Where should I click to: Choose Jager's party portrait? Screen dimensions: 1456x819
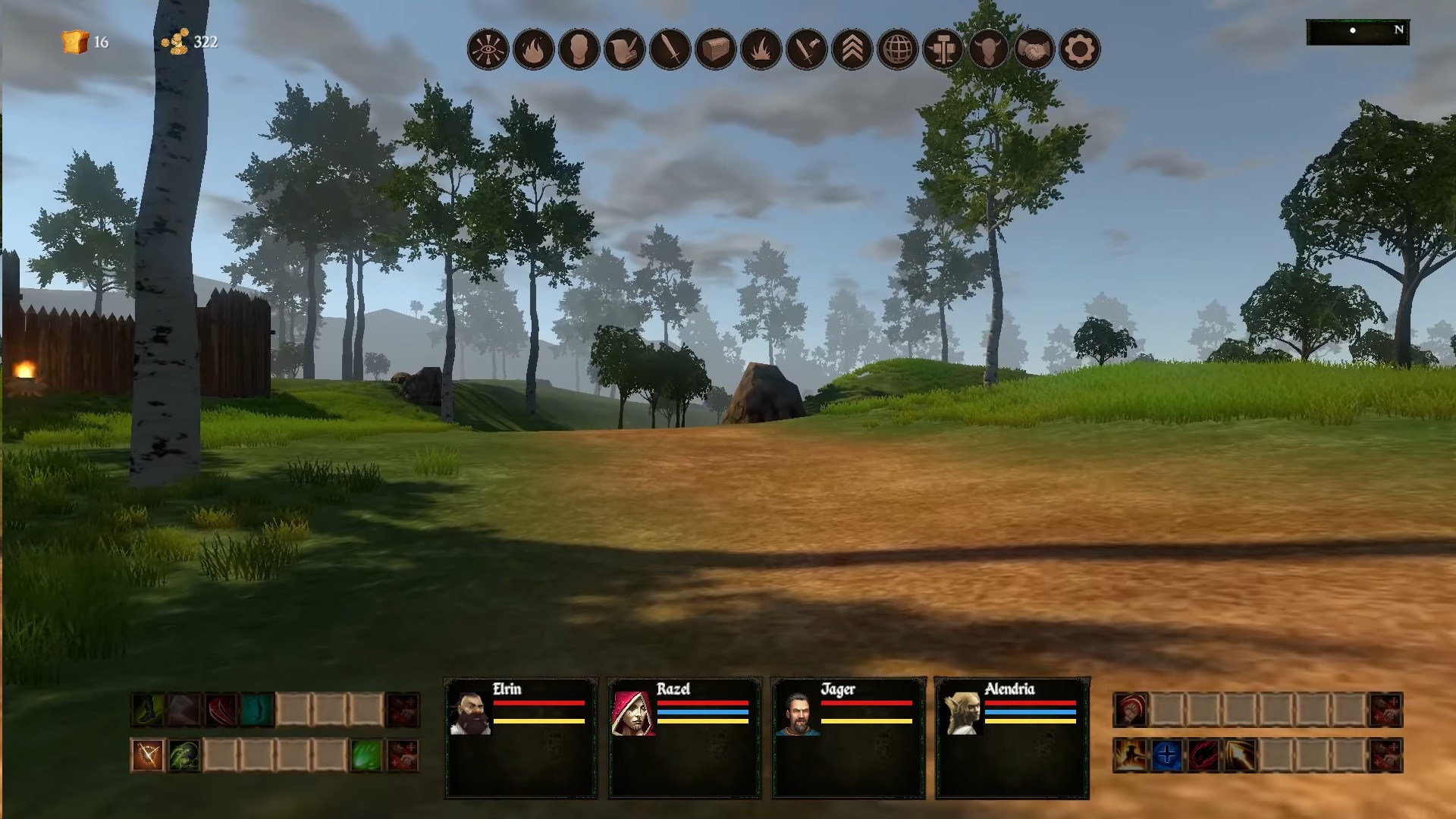point(797,713)
